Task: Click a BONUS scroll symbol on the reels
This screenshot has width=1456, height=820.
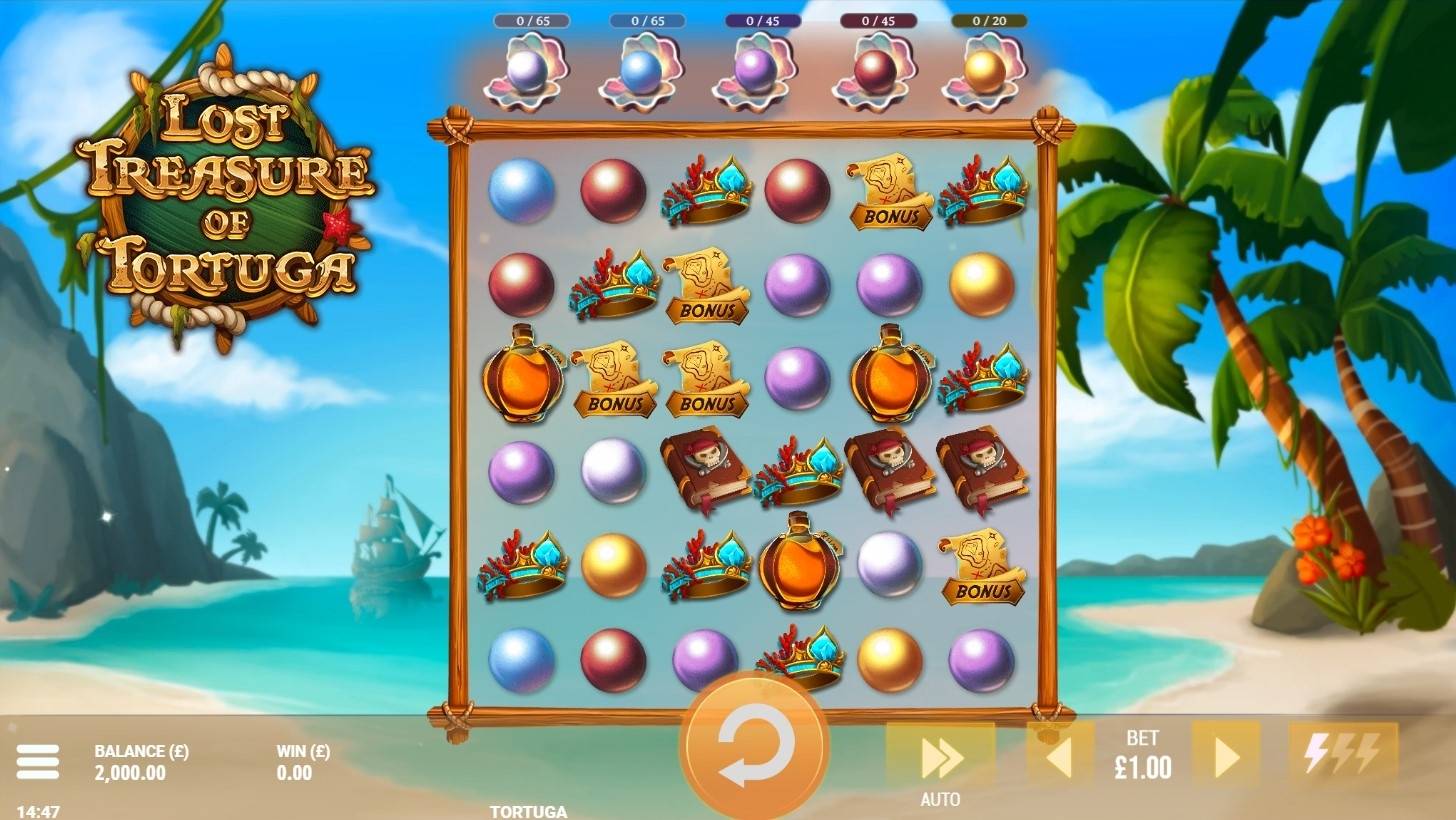Action: pos(888,195)
